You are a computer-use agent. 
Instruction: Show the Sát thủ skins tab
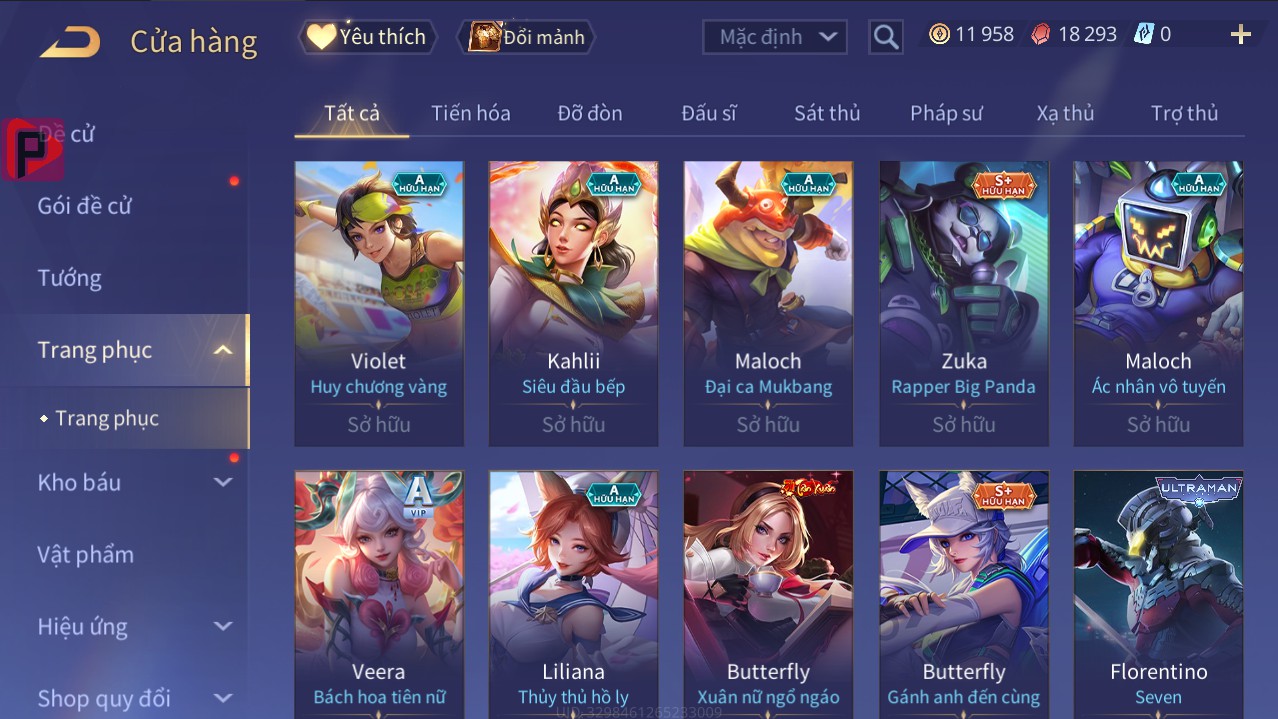(x=827, y=113)
